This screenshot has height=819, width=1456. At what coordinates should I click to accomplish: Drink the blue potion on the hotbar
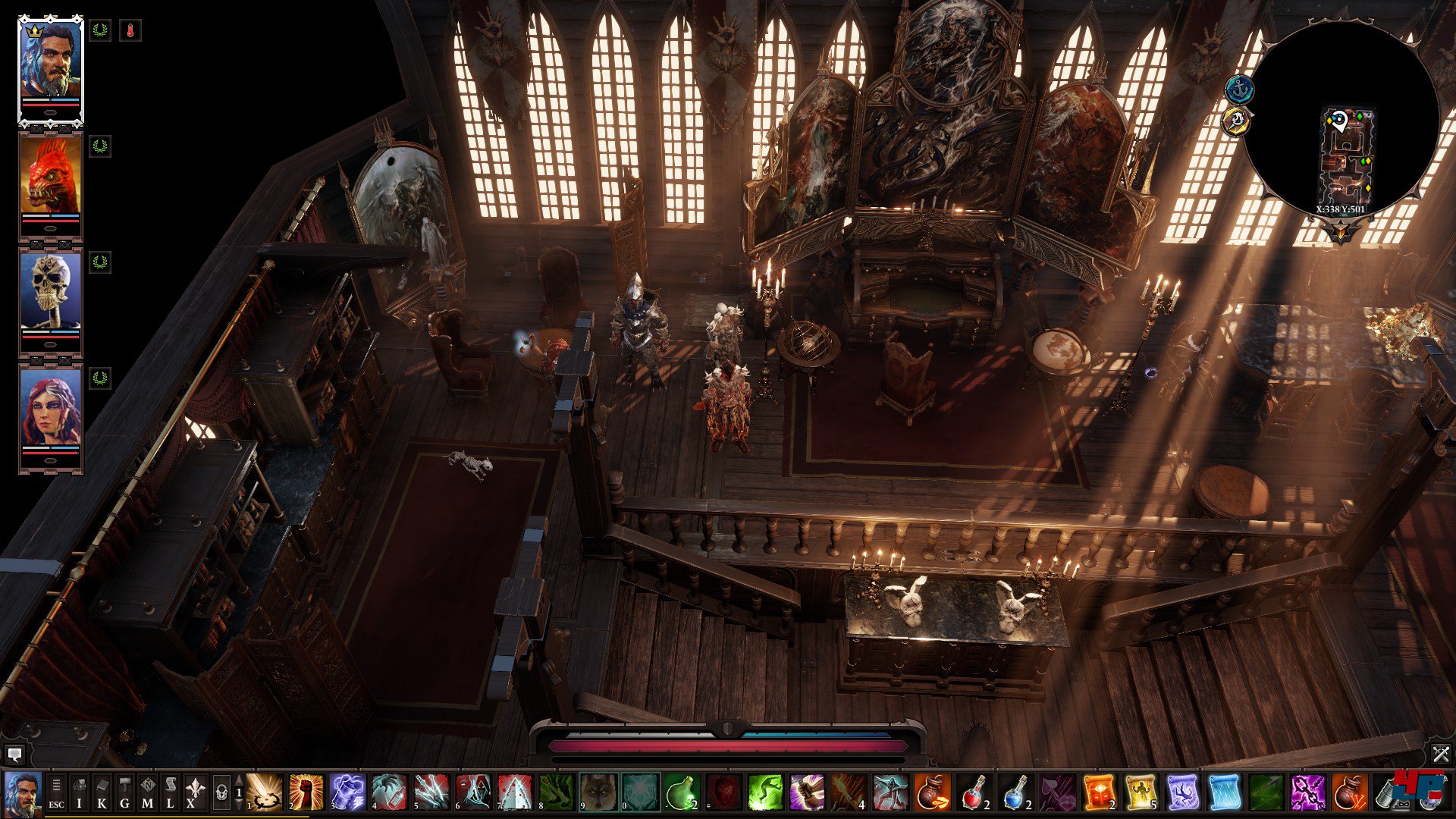(1015, 792)
